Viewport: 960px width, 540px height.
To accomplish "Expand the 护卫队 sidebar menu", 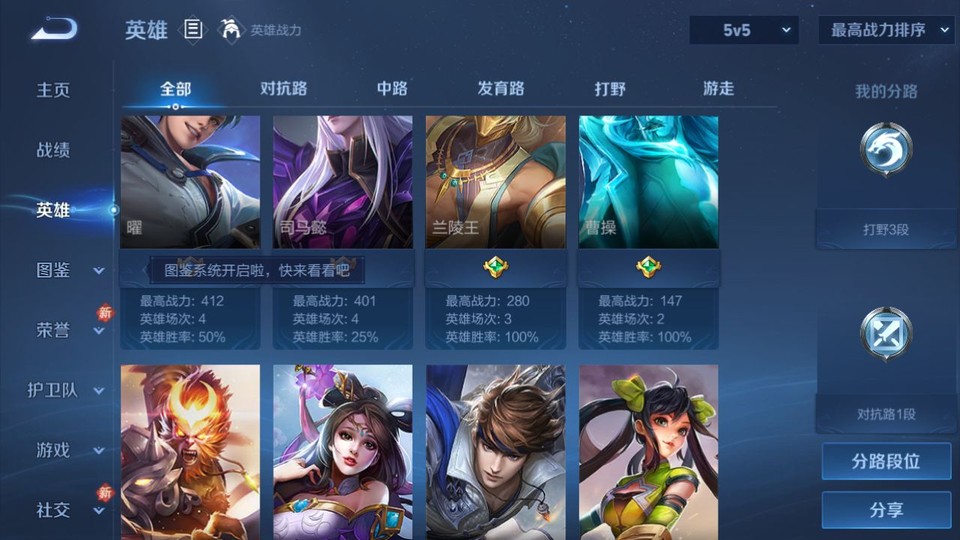I will click(66, 390).
